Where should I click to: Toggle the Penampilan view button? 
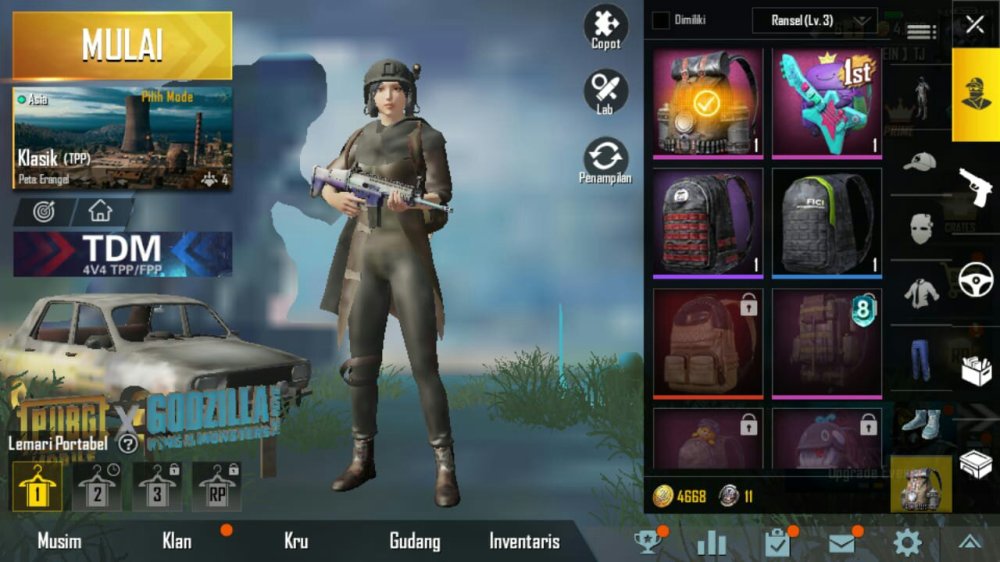(x=606, y=160)
